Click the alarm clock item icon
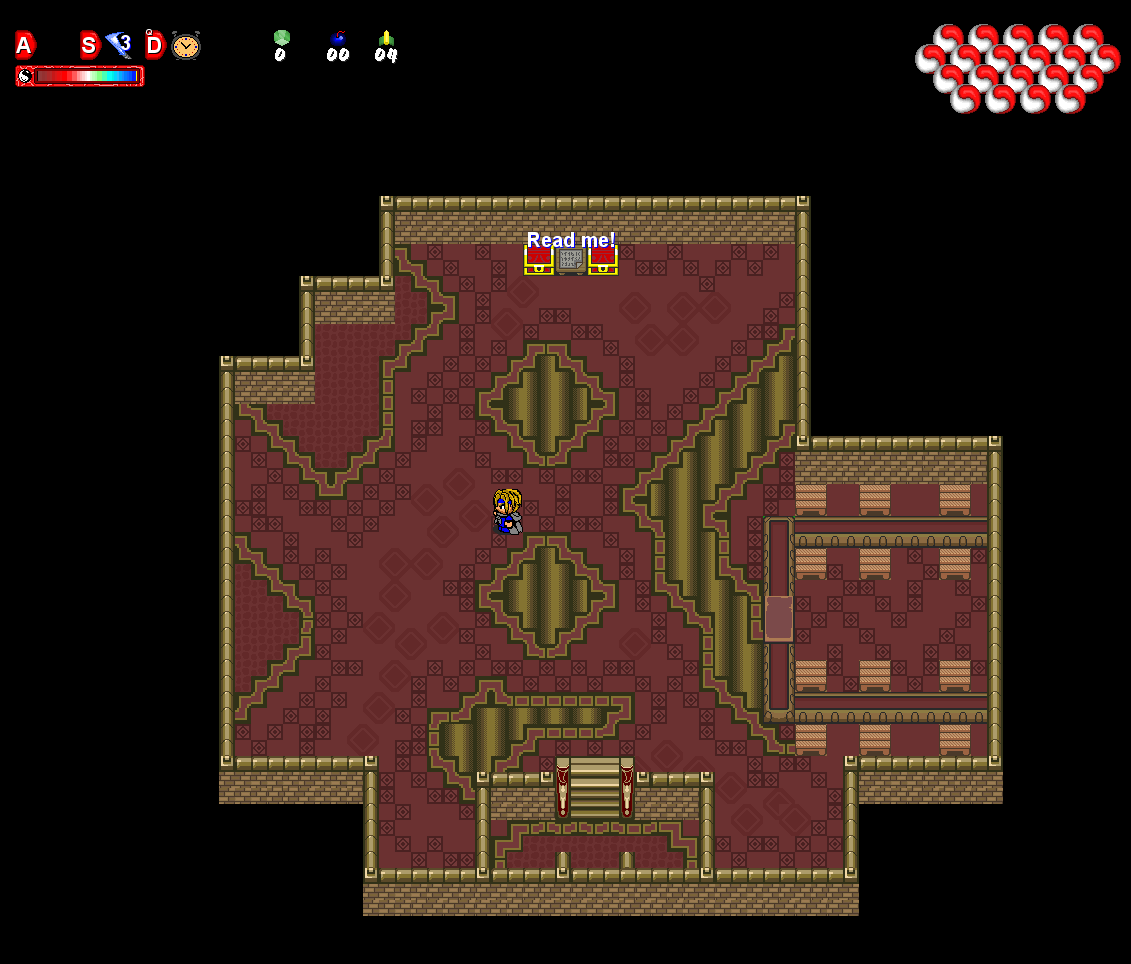Screen dimensions: 1131x964 [186, 45]
